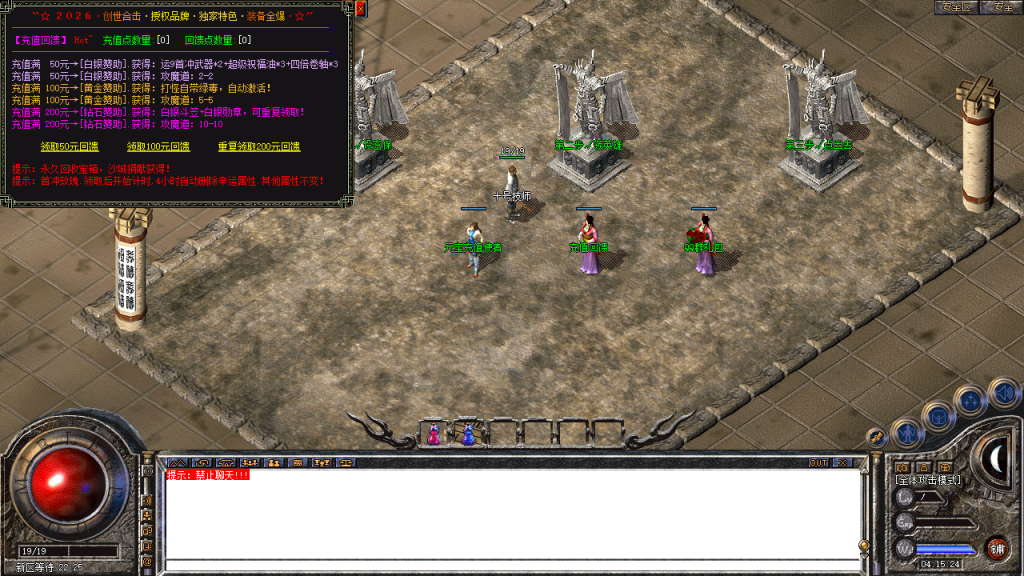Open the bag round button
1024x576 pixels.
(x=939, y=414)
